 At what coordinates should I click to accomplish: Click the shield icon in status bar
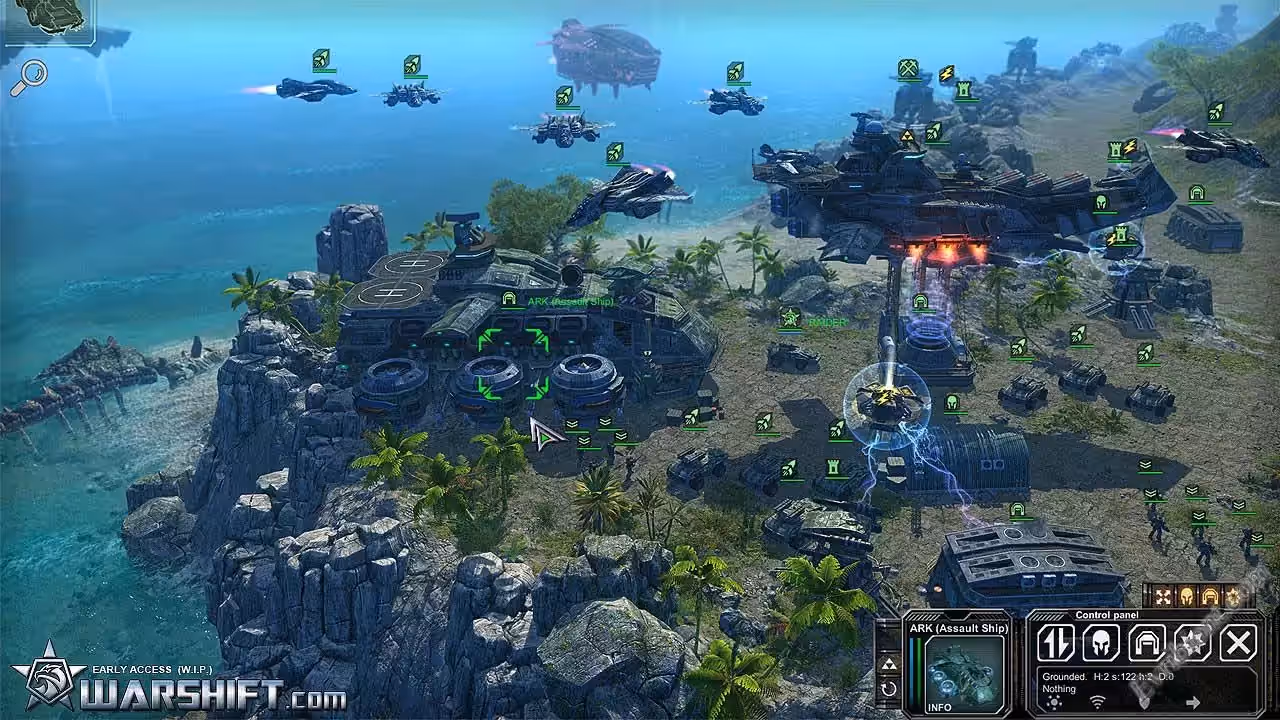pos(1144,702)
